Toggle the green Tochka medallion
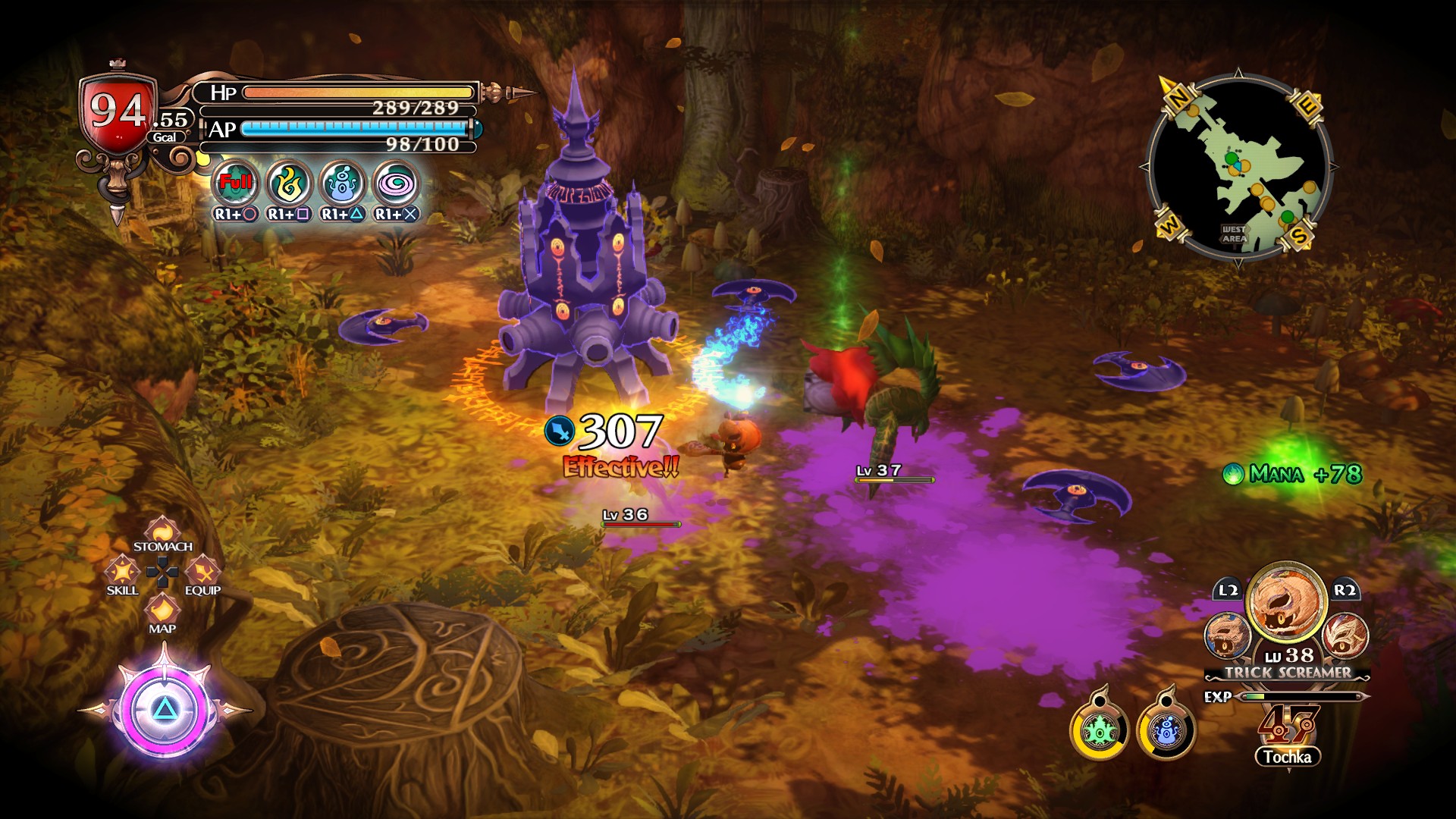 [x=1099, y=732]
